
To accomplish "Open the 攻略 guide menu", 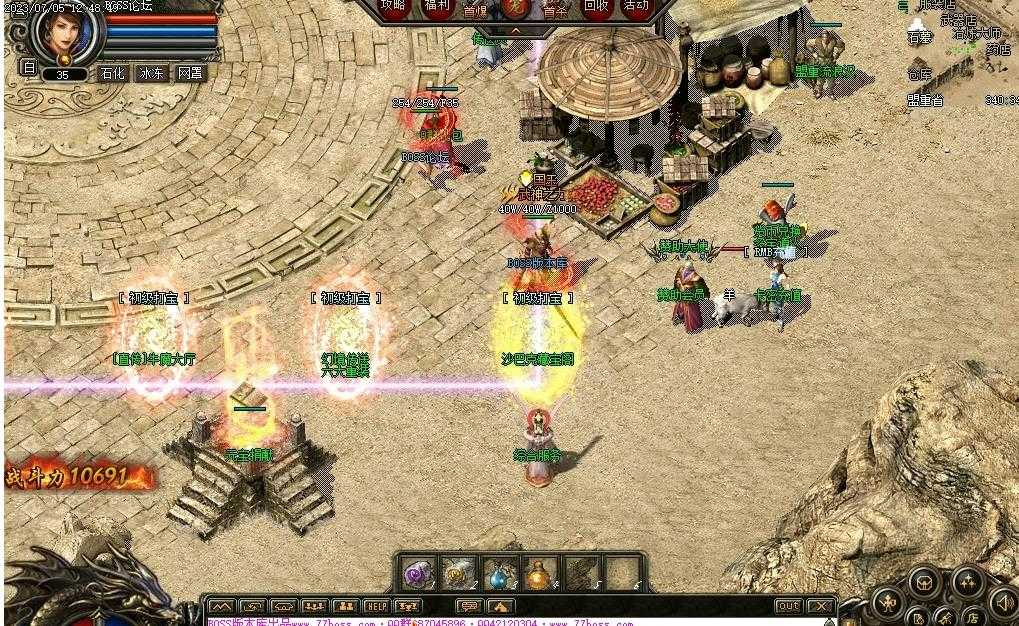I will tap(395, 6).
